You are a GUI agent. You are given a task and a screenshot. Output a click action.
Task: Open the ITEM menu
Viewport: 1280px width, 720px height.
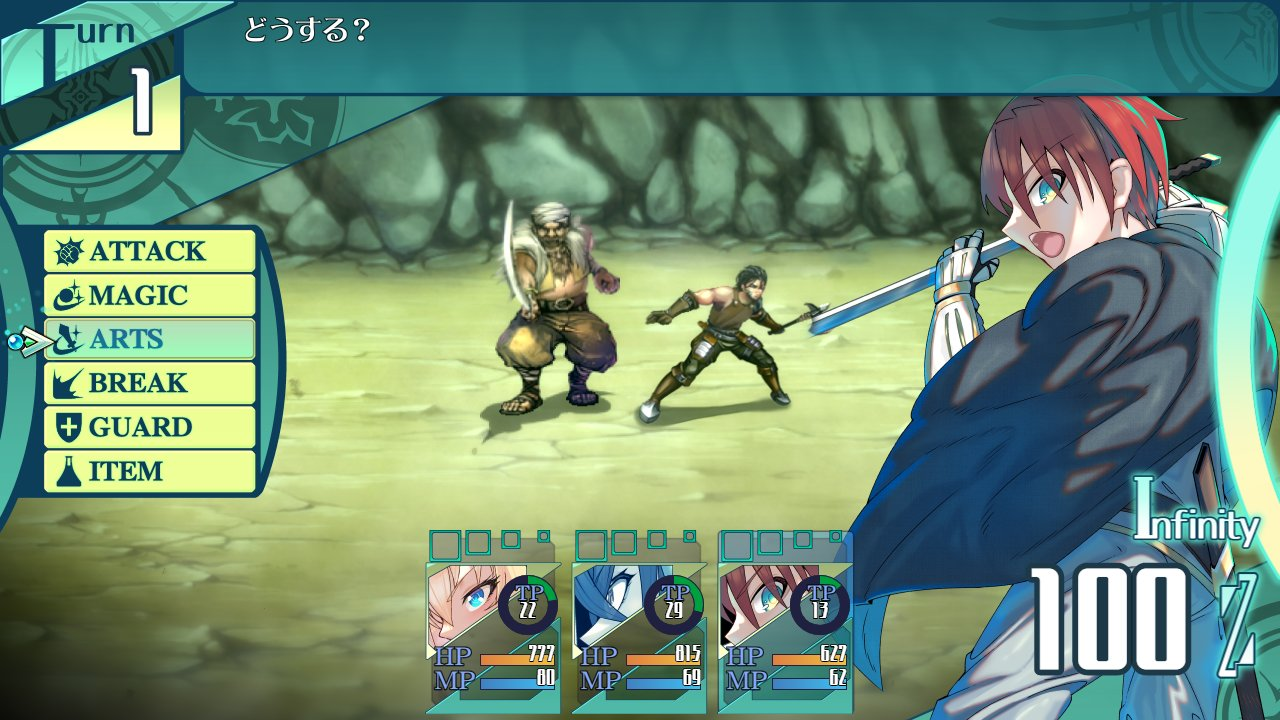(150, 471)
